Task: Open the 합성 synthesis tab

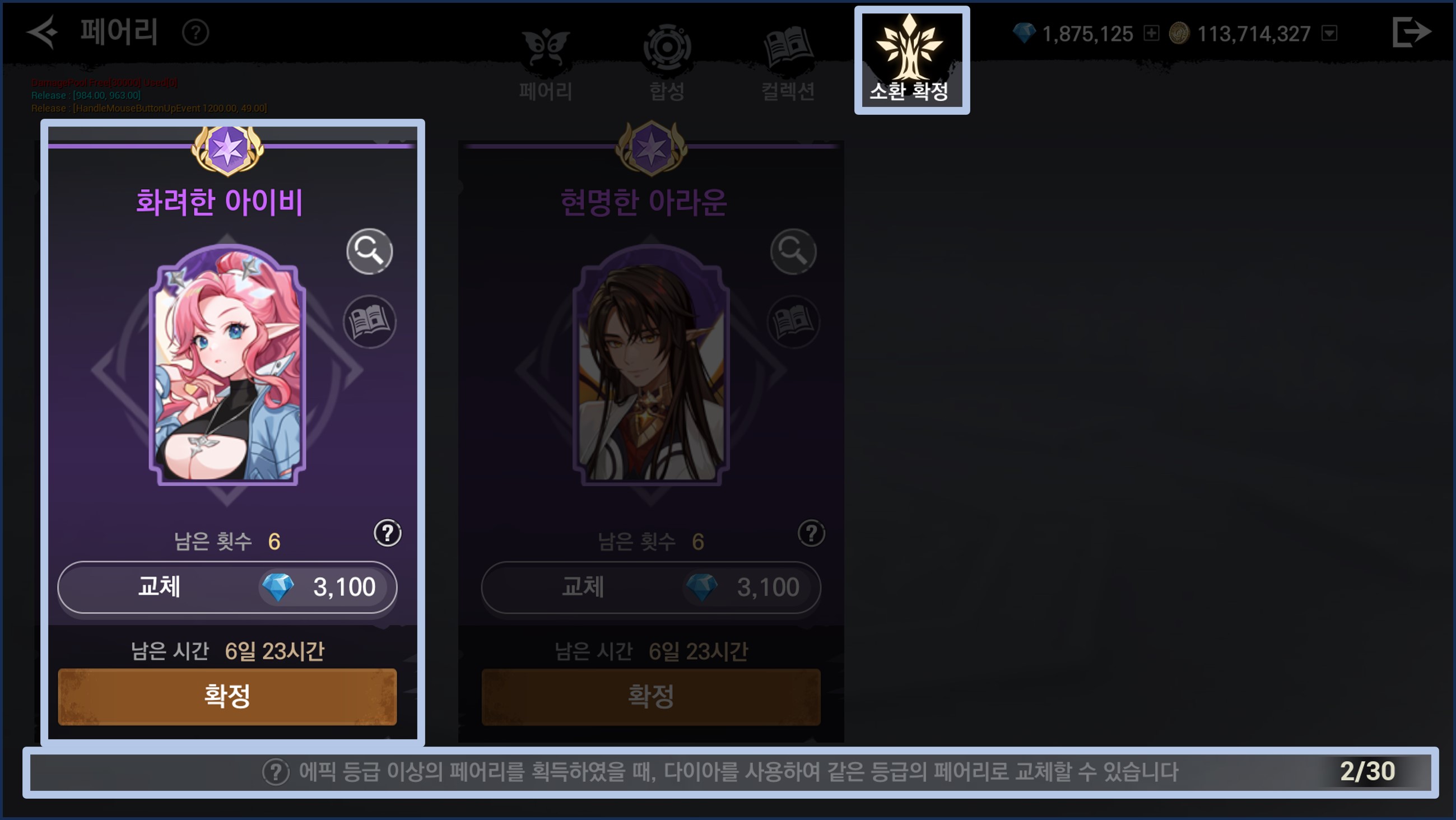Action: 667,62
